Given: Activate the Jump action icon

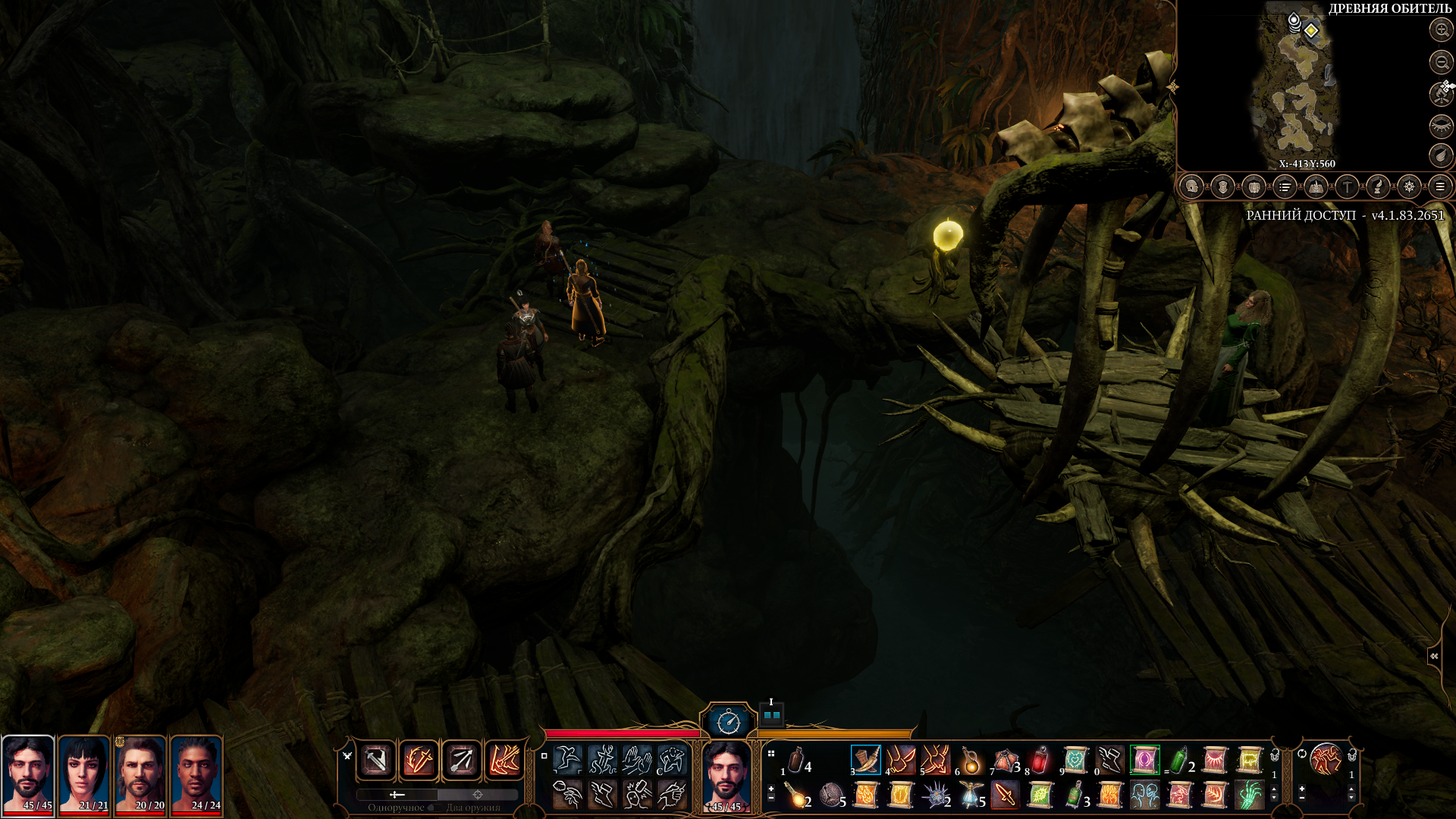Looking at the screenshot, I should pos(567,759).
